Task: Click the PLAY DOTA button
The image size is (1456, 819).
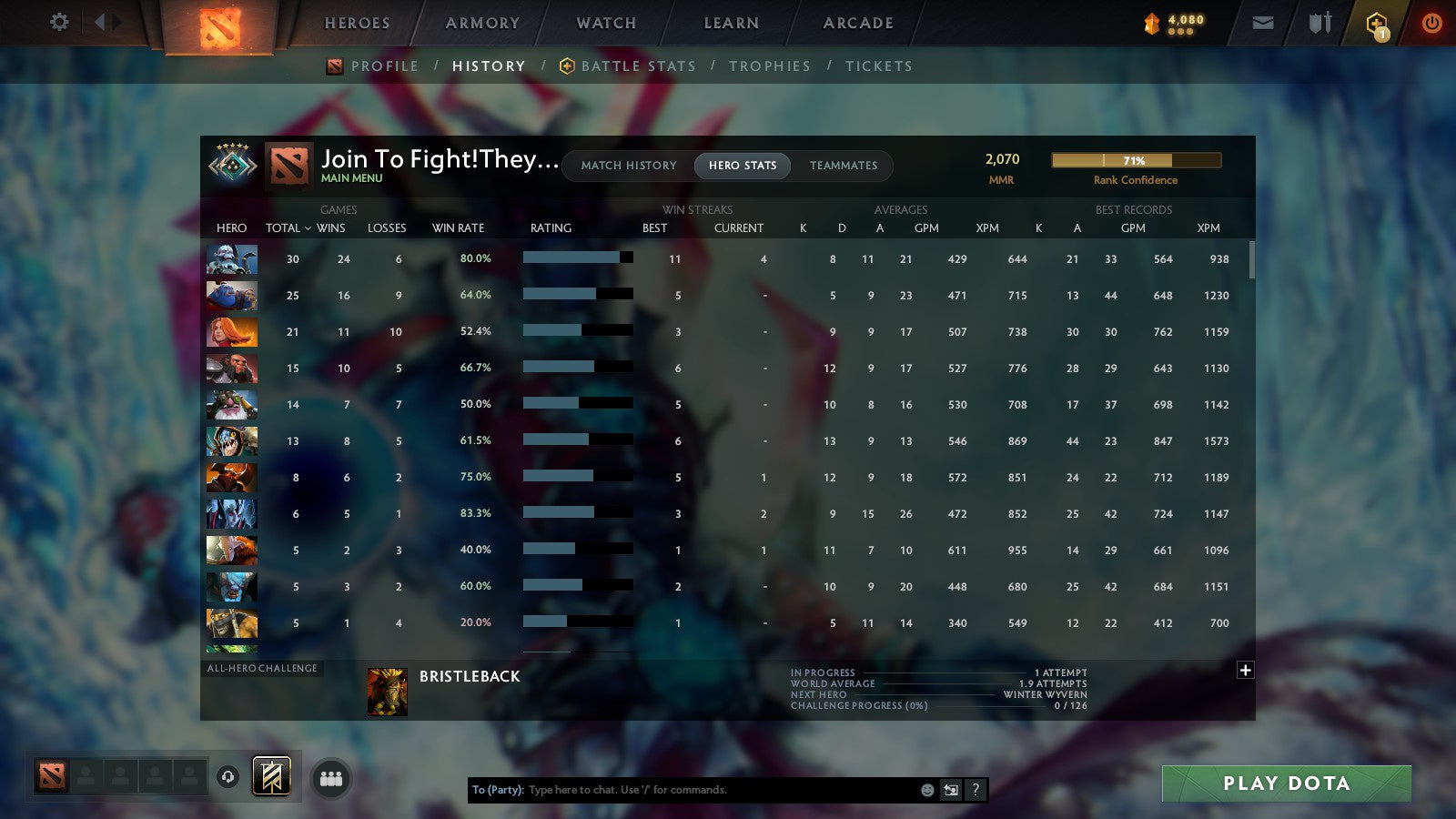Action: click(x=1285, y=783)
